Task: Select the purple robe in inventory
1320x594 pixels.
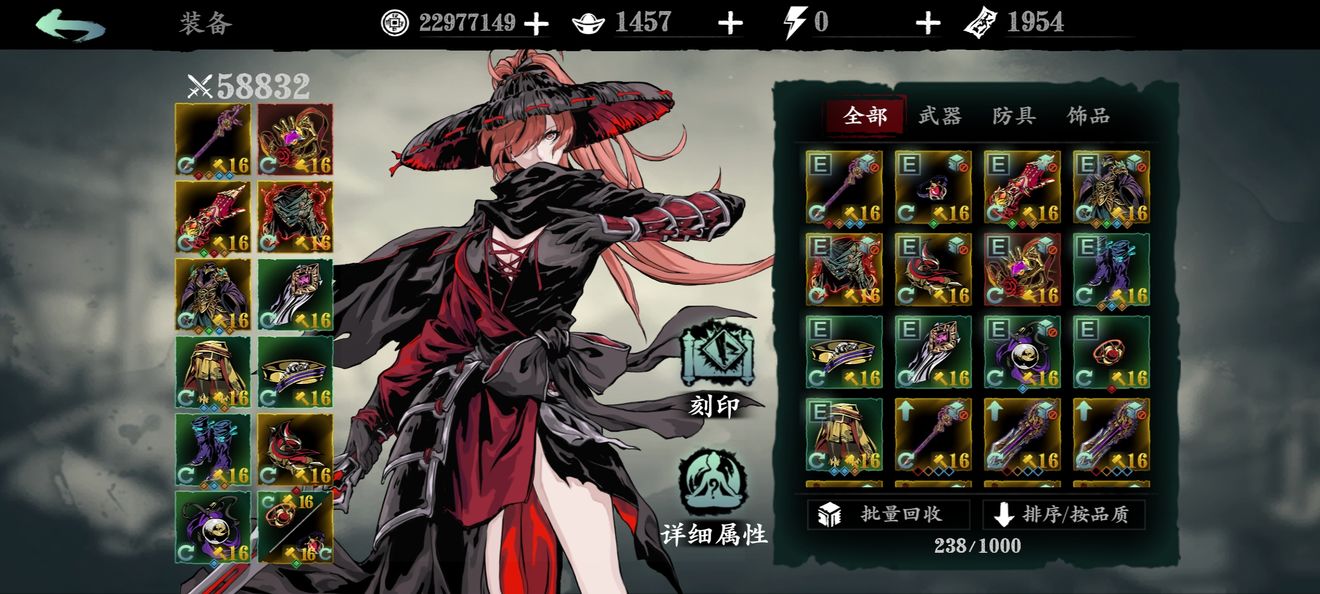Action: tap(1111, 187)
